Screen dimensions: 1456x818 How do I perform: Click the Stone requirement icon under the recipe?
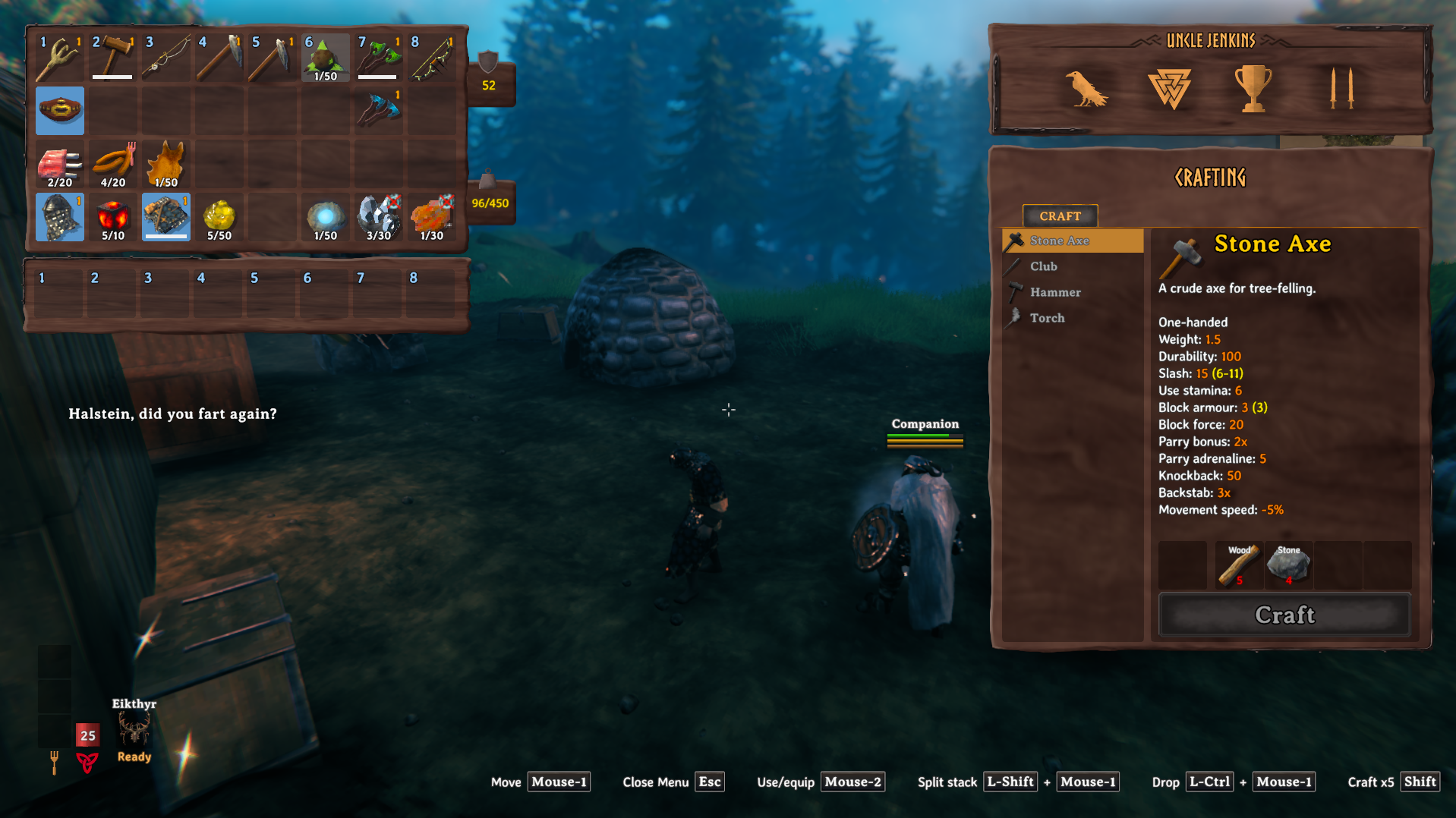[x=1288, y=565]
